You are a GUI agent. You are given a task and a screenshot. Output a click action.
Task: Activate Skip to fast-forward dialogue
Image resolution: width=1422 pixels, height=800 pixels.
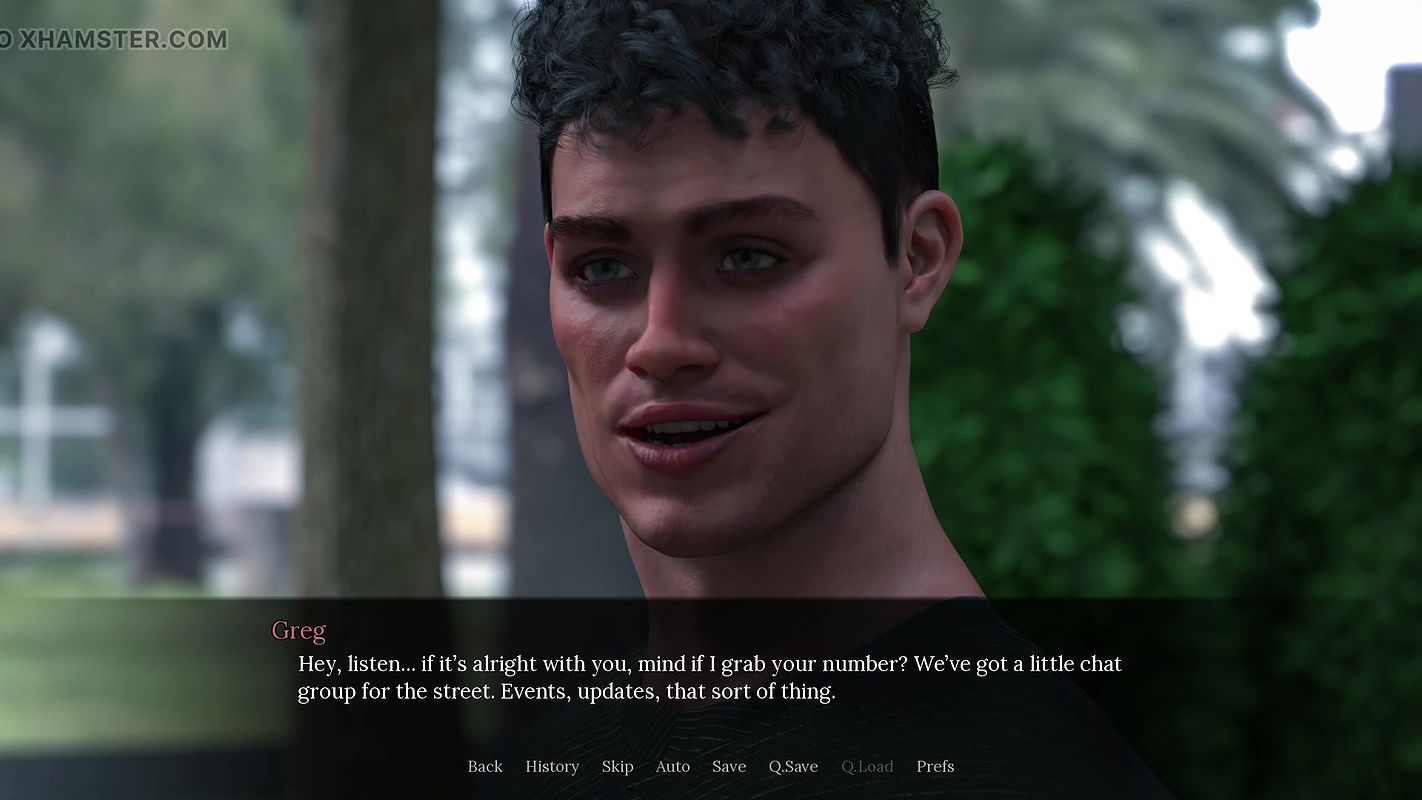coord(617,766)
